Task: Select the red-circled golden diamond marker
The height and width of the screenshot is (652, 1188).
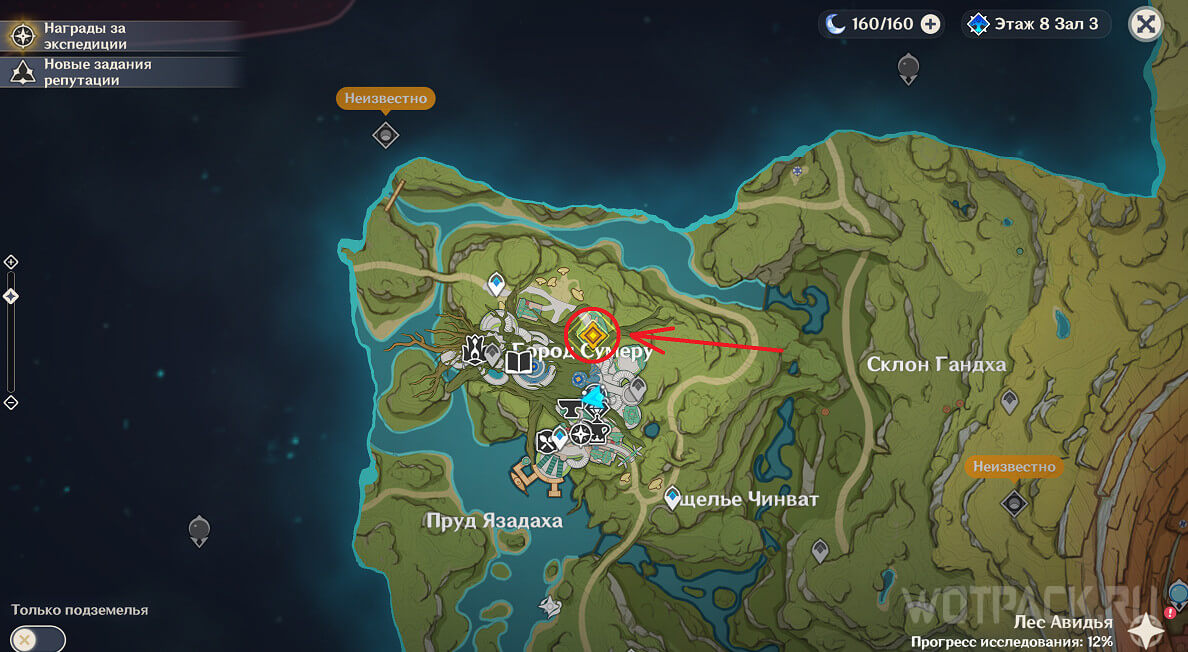Action: pyautogui.click(x=592, y=334)
